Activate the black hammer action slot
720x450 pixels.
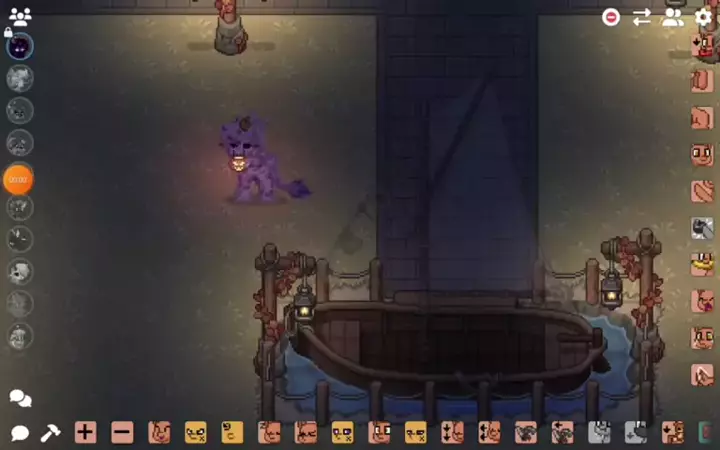[702, 228]
